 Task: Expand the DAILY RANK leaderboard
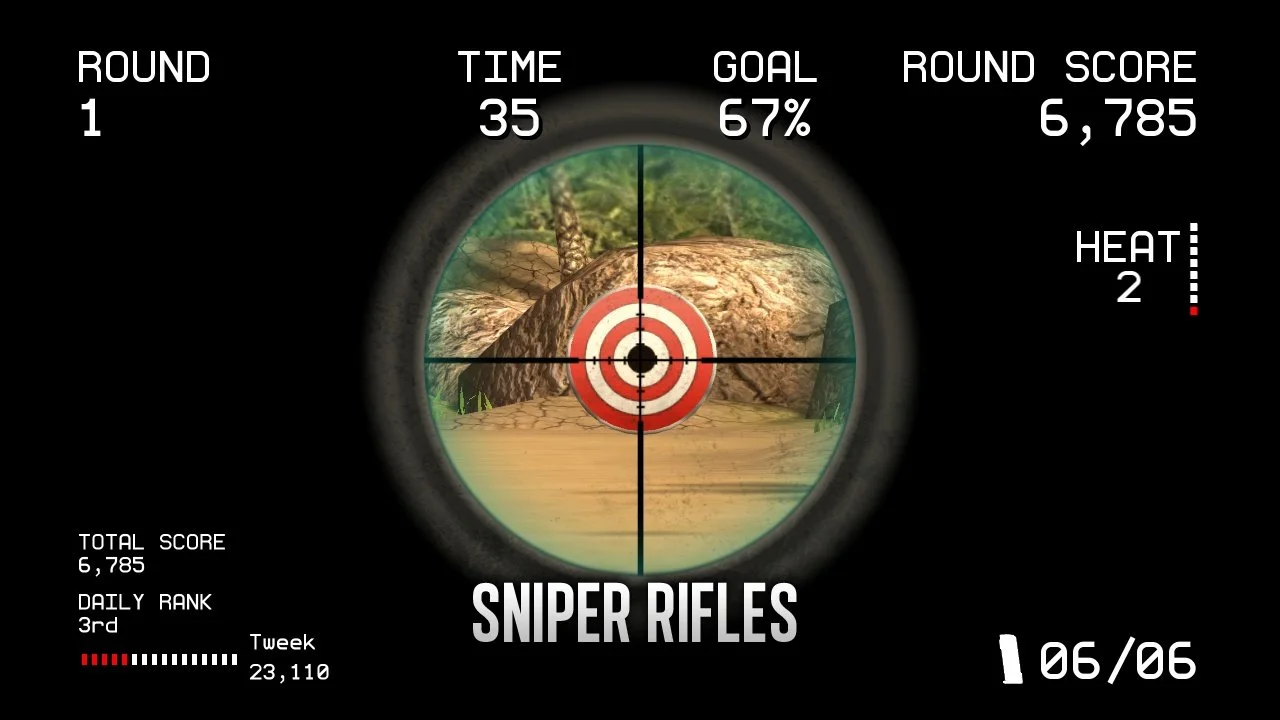145,612
